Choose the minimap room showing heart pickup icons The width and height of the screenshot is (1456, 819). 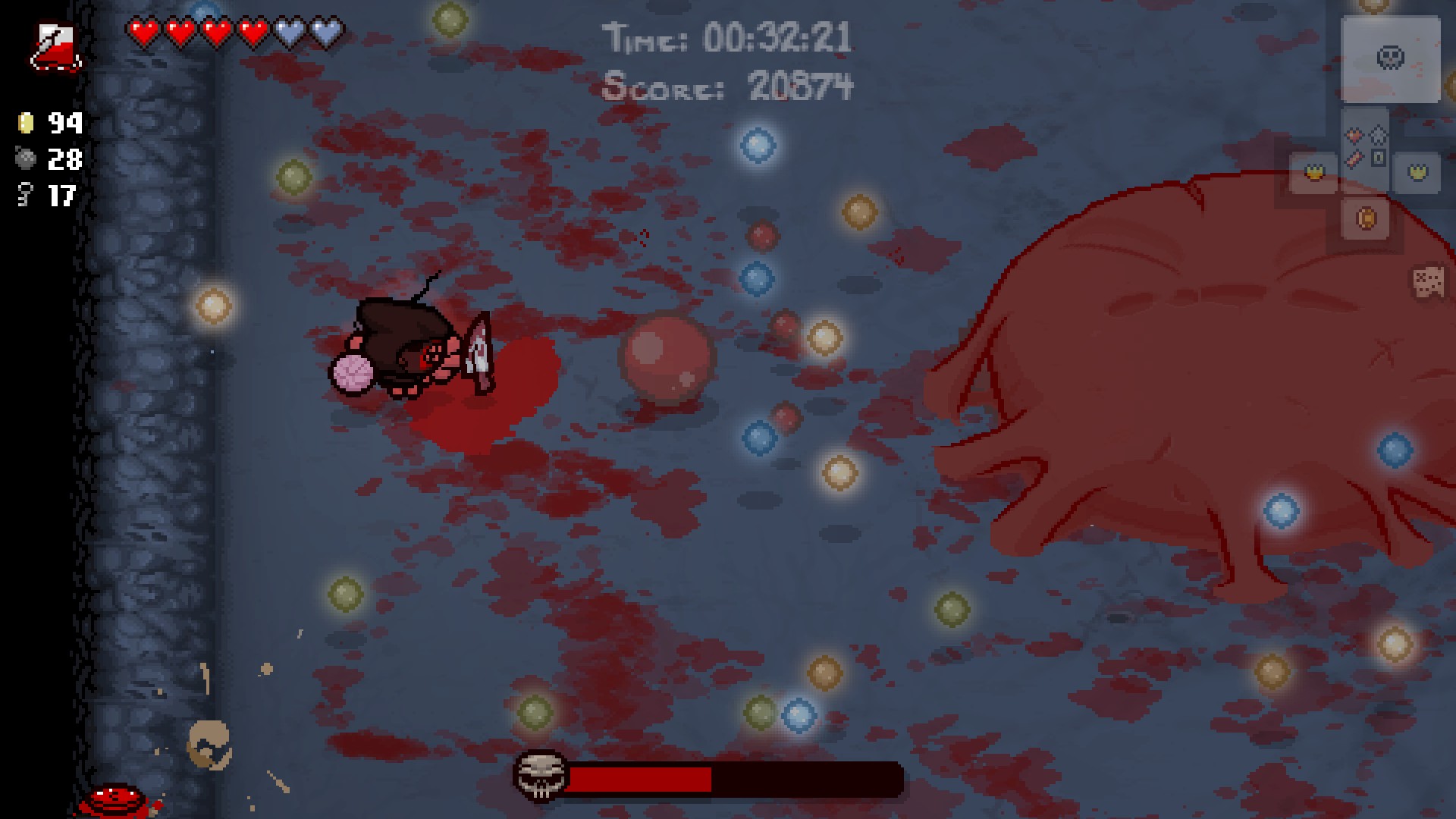point(1365,147)
